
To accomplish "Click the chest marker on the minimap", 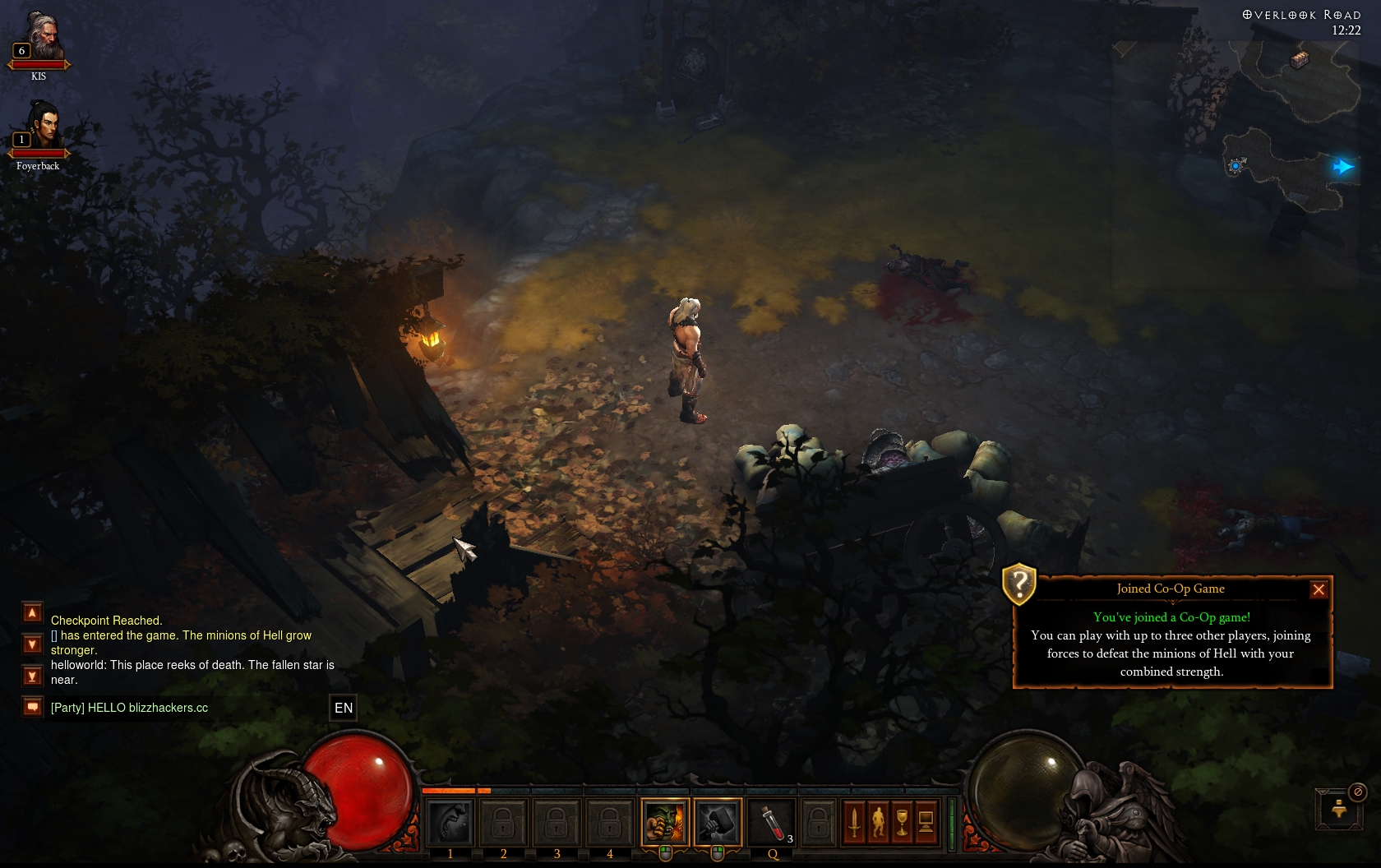I will pyautogui.click(x=1300, y=59).
